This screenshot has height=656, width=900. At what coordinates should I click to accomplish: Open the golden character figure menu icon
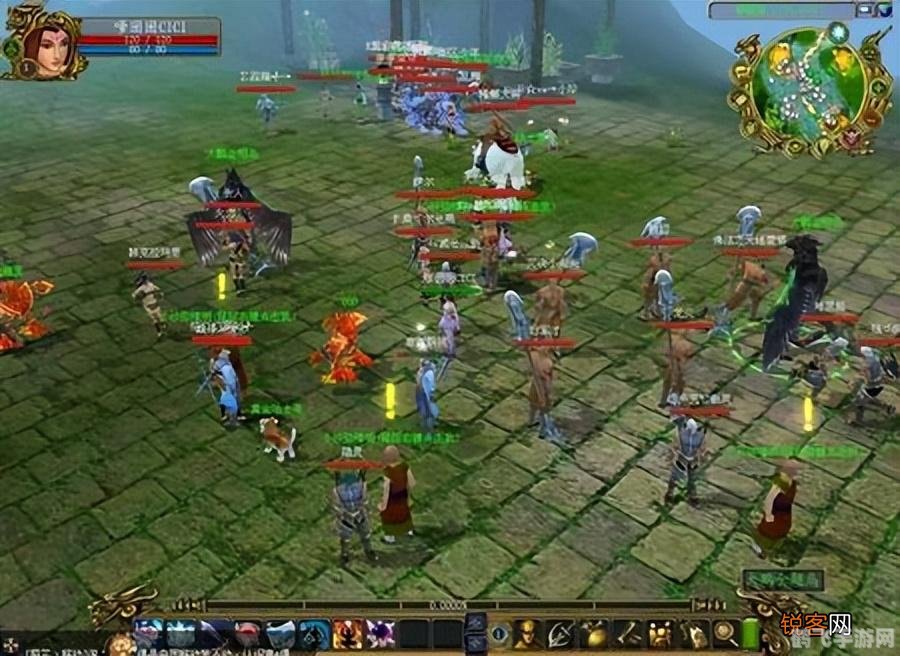pos(527,633)
